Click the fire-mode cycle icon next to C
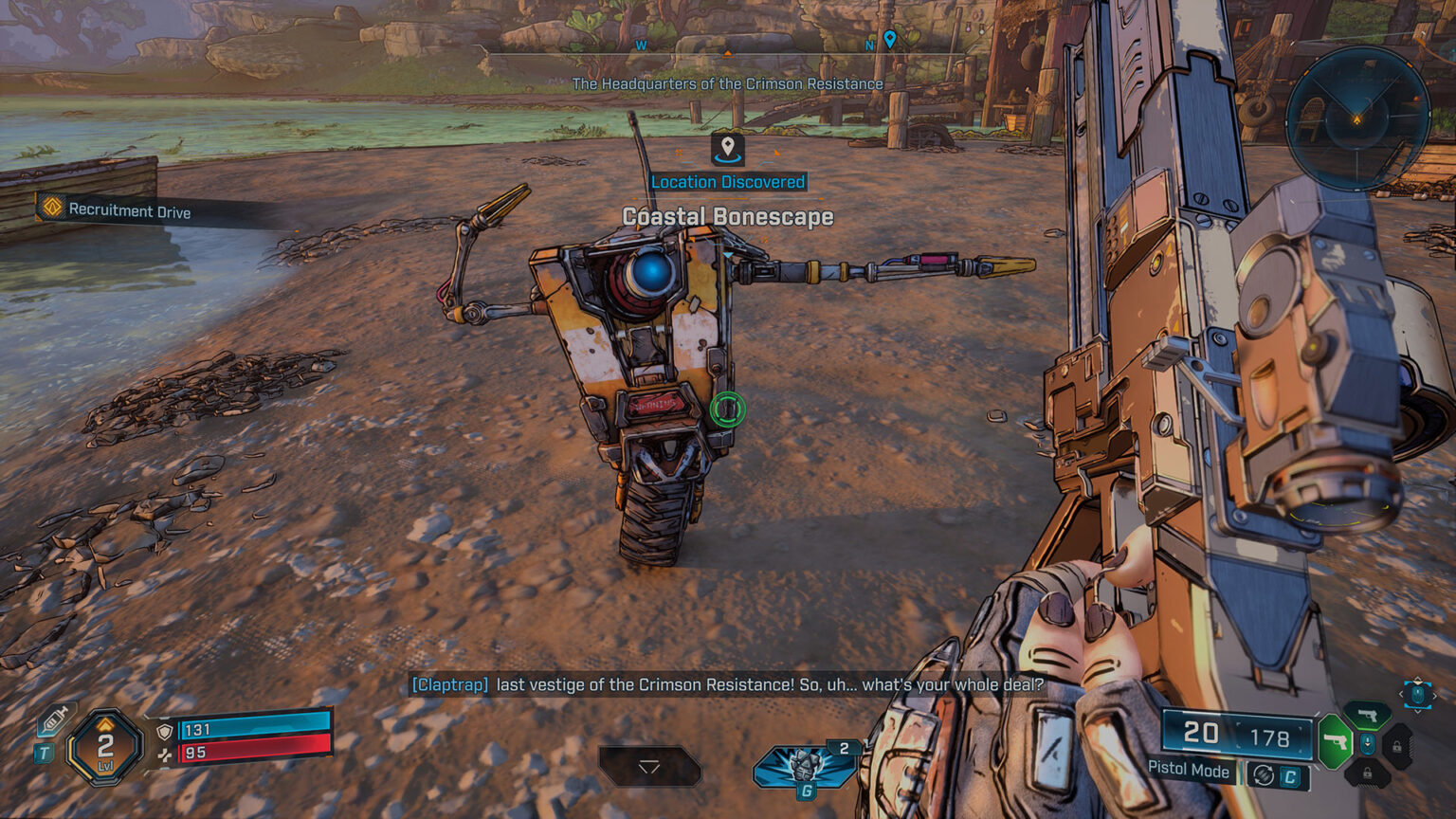Viewport: 1456px width, 819px height. pos(1263,774)
